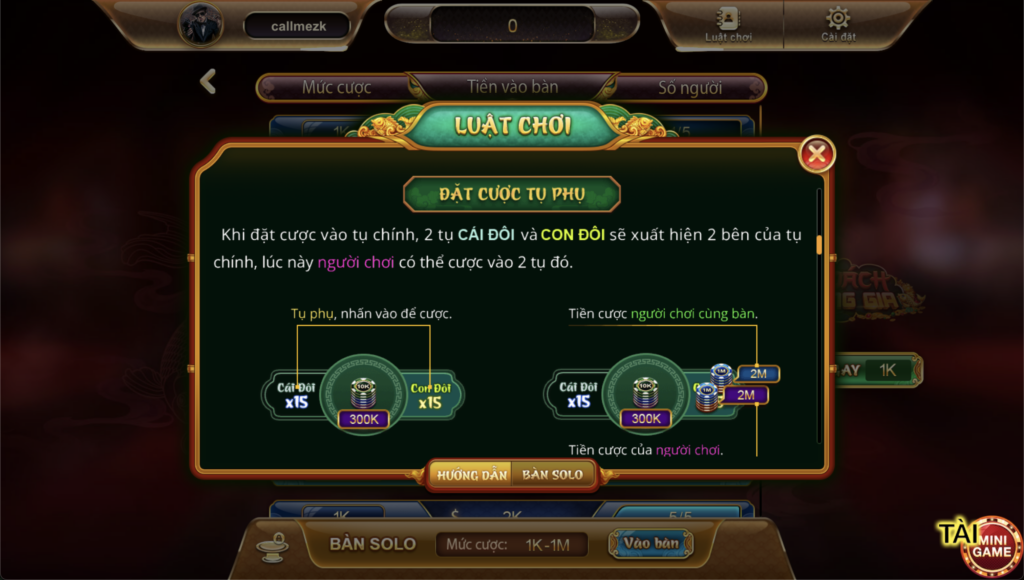The image size is (1024, 580).
Task: Sort by Số người column header
Action: click(690, 88)
